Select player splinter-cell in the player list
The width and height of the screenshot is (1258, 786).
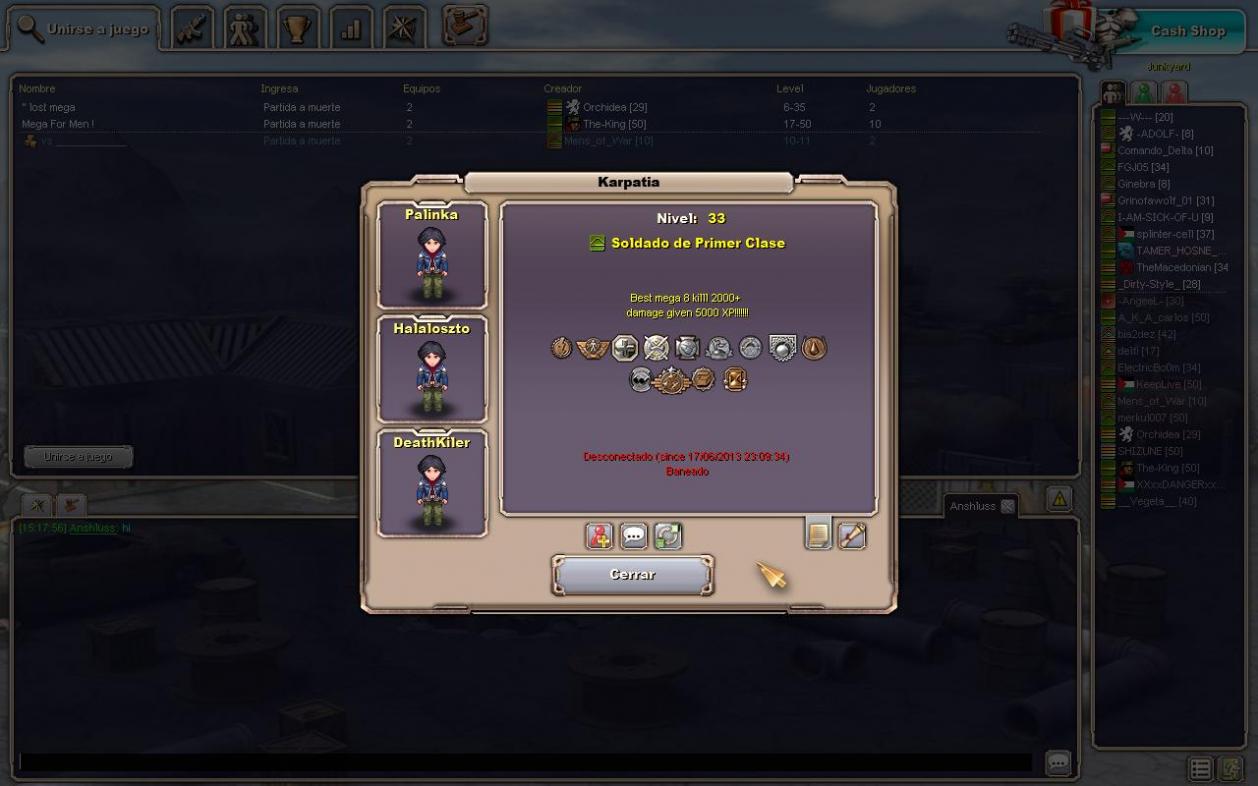coord(1175,234)
